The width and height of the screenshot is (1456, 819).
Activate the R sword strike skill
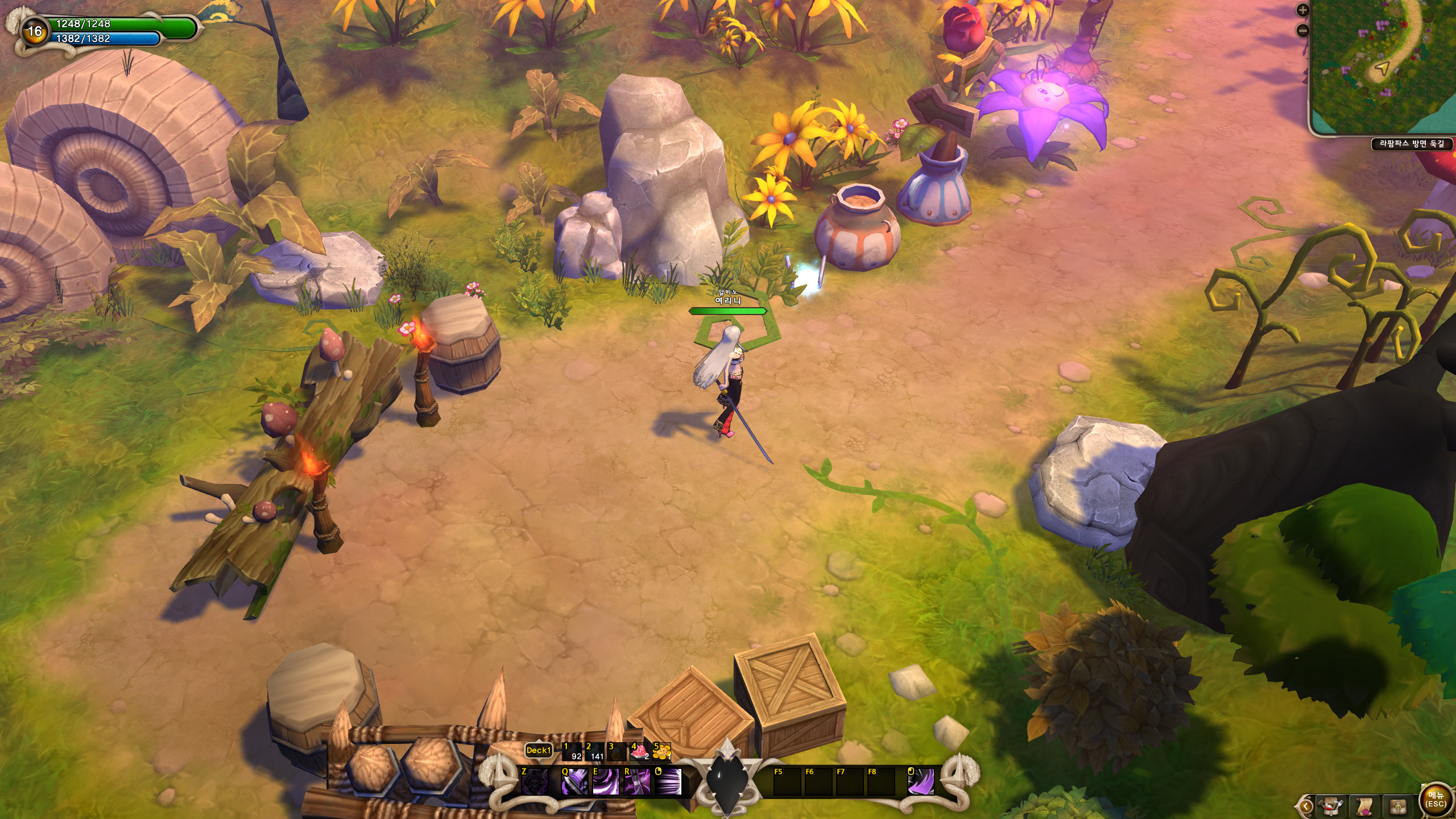pos(637,781)
